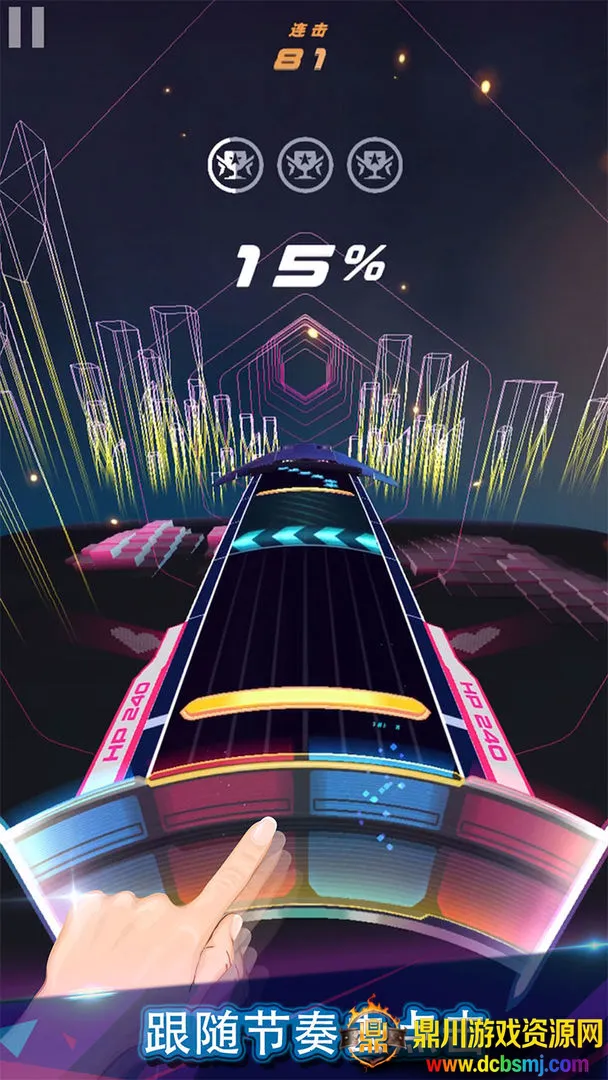Pause the game with the pause button
The width and height of the screenshot is (608, 1080).
point(26,27)
